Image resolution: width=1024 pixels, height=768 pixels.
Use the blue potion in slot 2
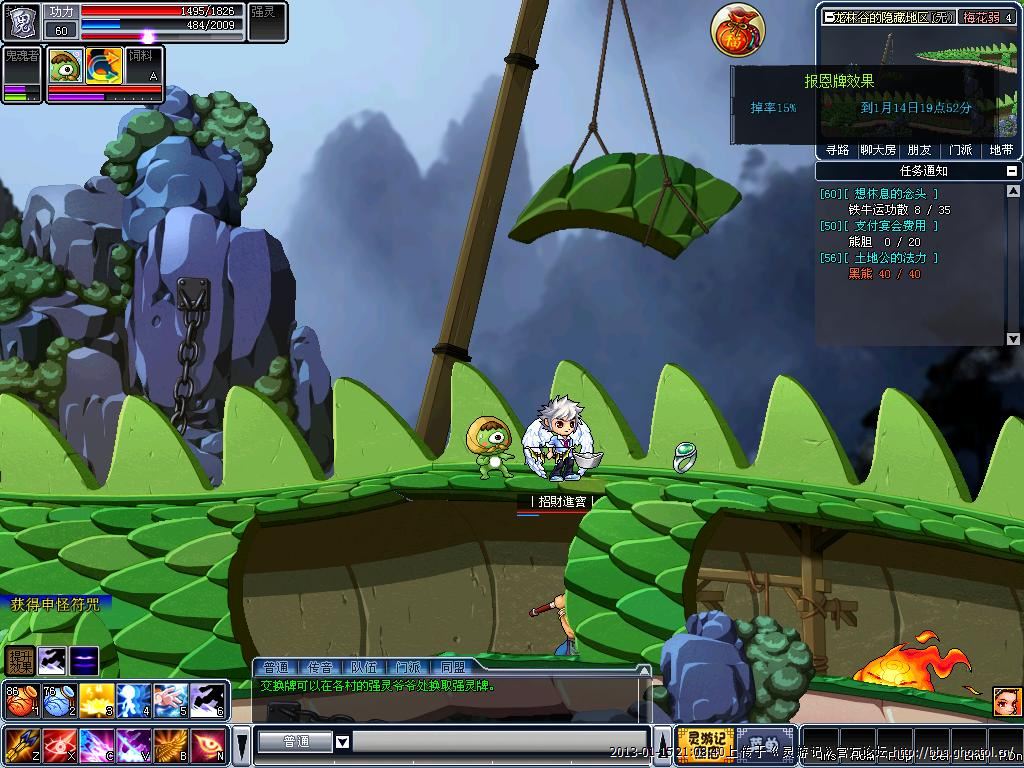(58, 700)
